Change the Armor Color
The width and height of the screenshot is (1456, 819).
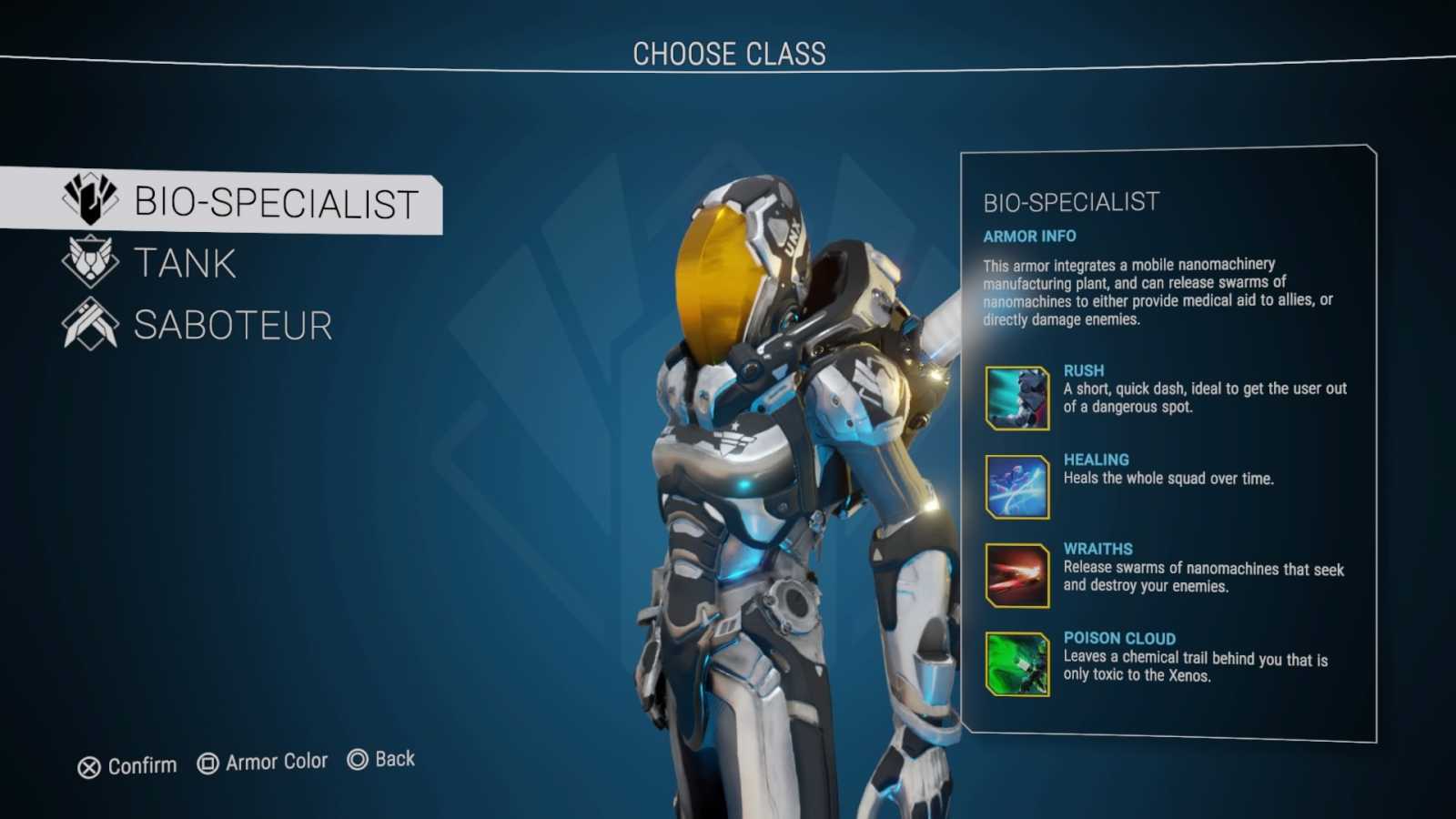[262, 763]
